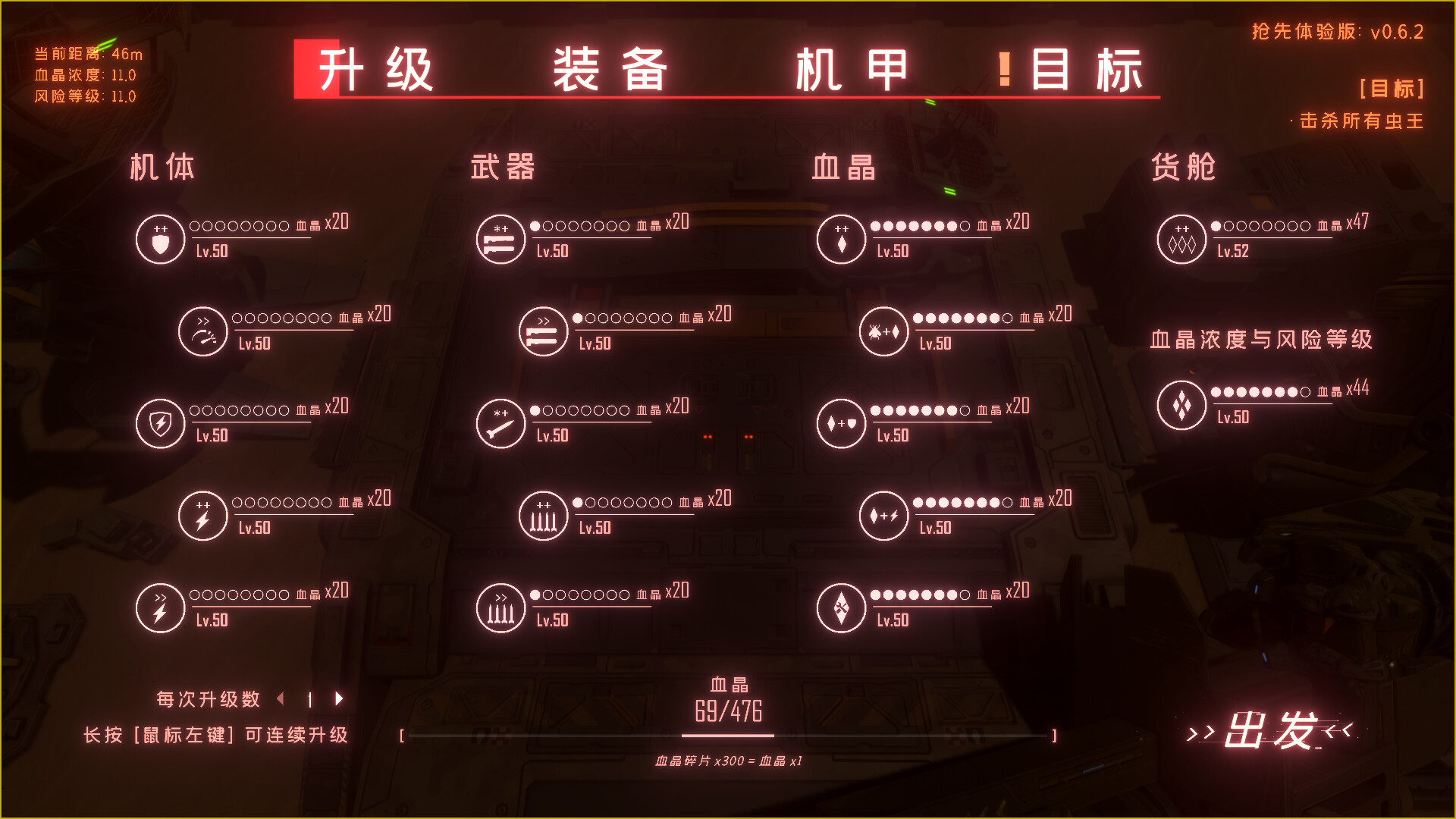Select the missile count ++ upgrade icon

(x=544, y=516)
